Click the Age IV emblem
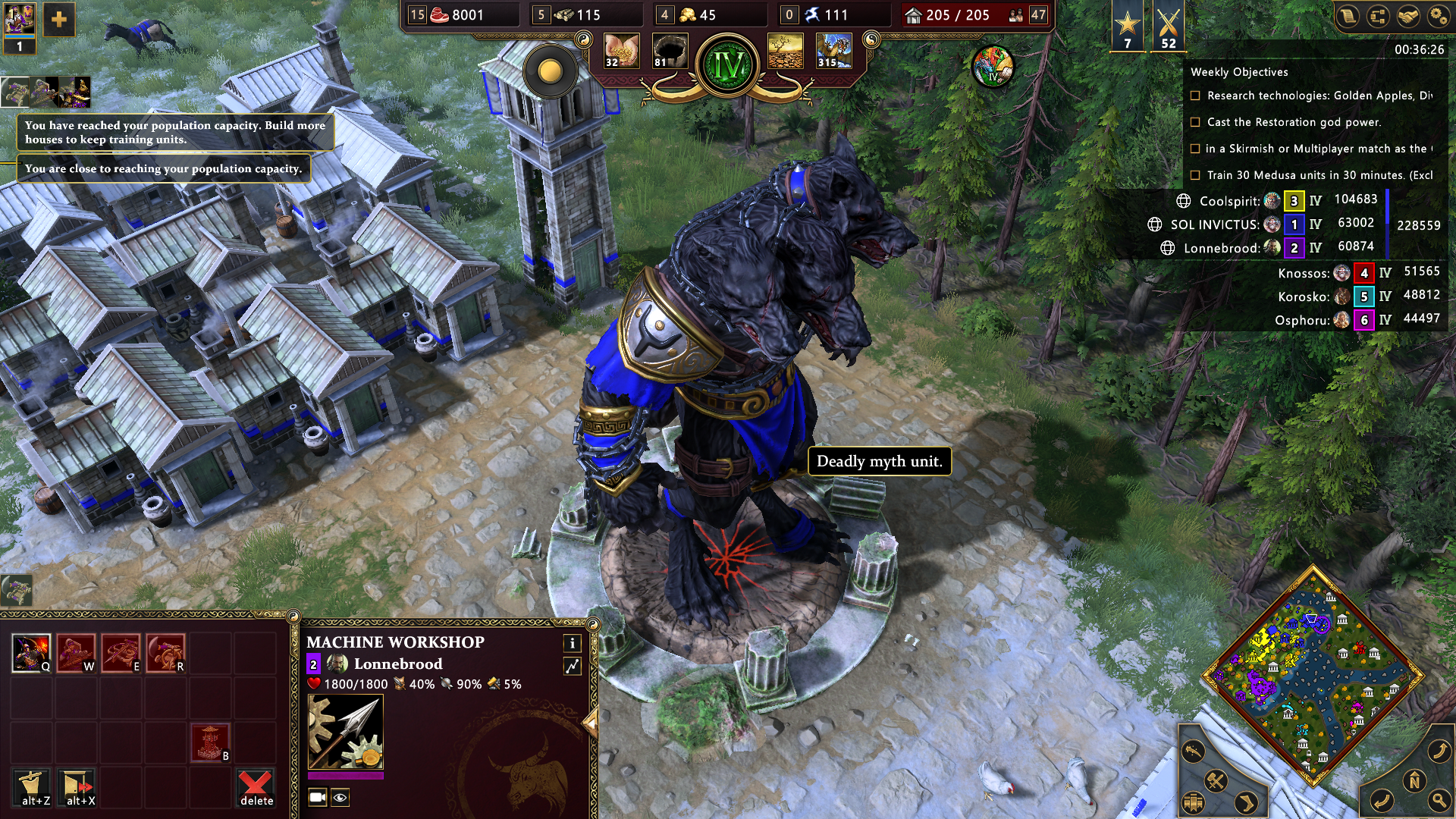The image size is (1456, 819). click(728, 67)
